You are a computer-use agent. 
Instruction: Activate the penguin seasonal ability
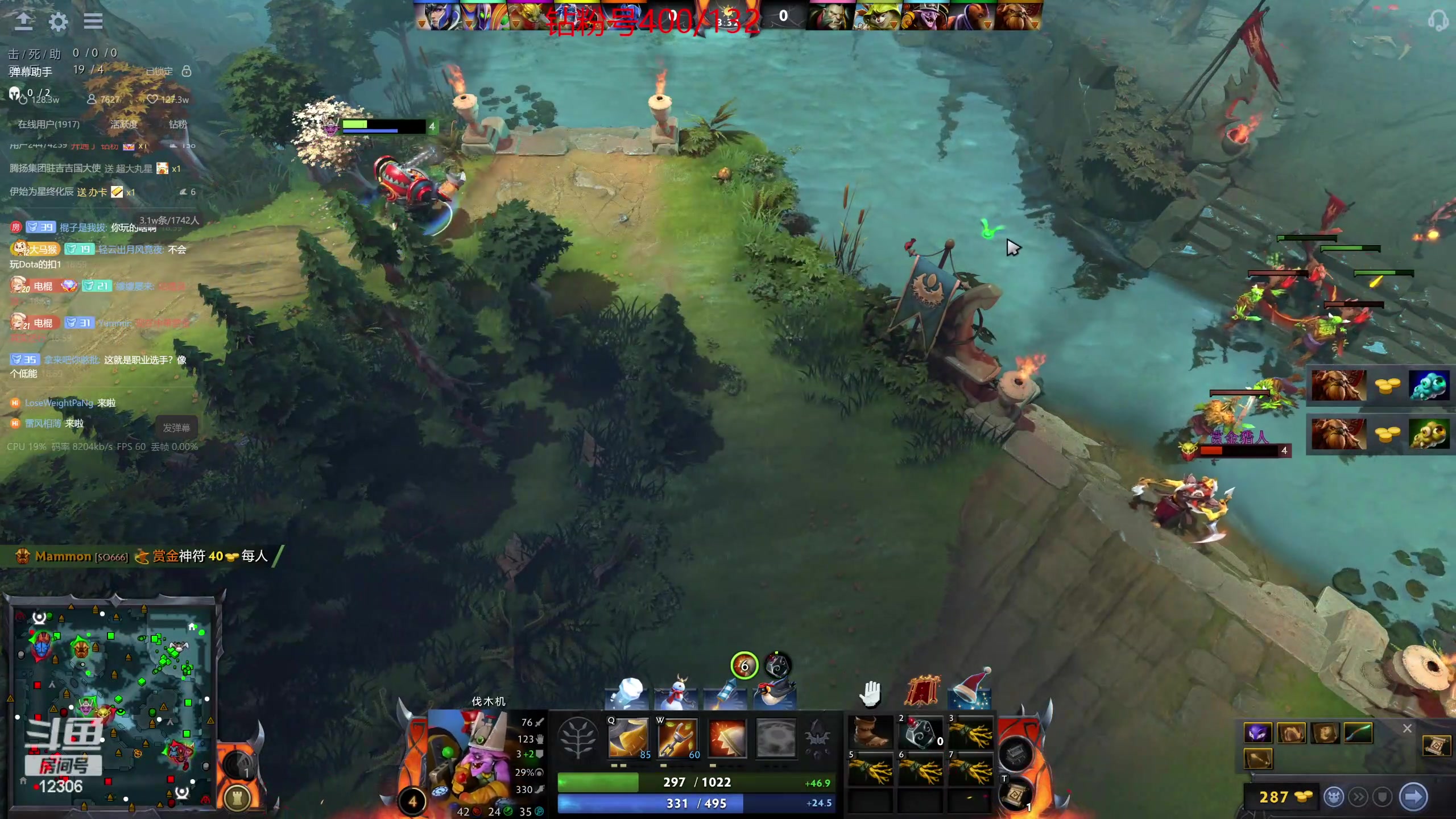click(775, 693)
